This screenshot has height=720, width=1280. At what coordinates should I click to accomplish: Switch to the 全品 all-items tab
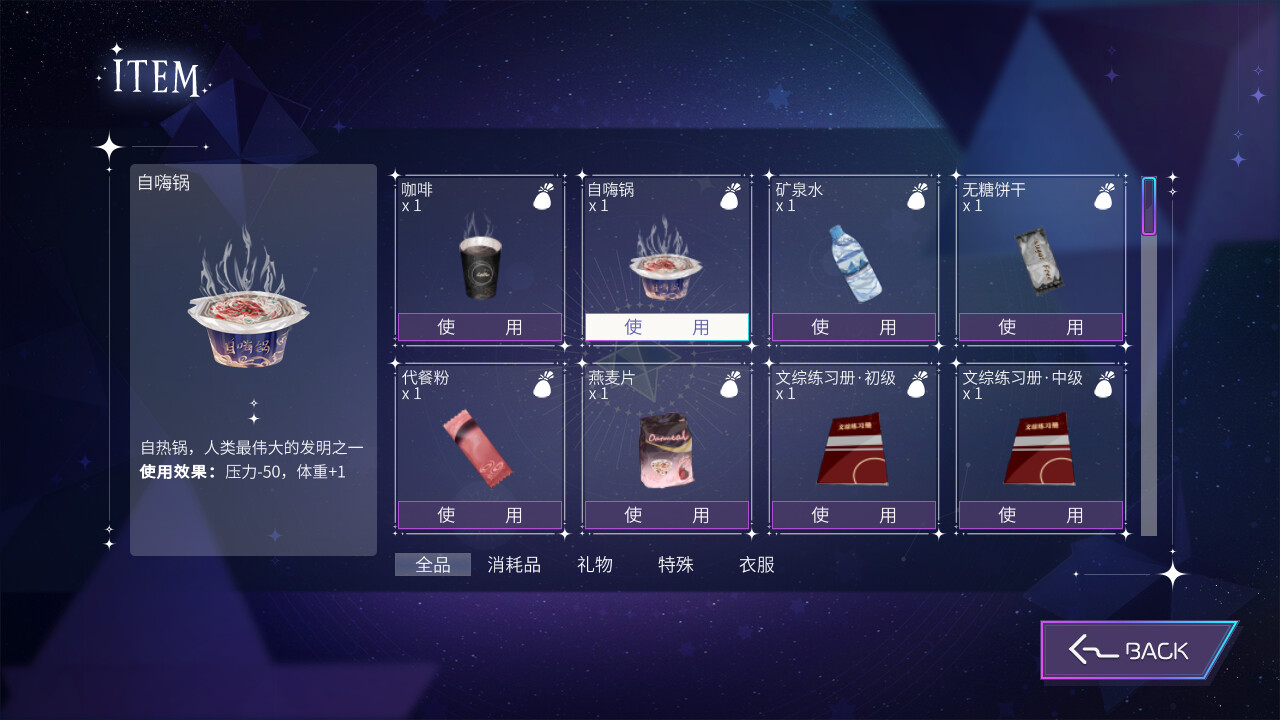pyautogui.click(x=433, y=565)
